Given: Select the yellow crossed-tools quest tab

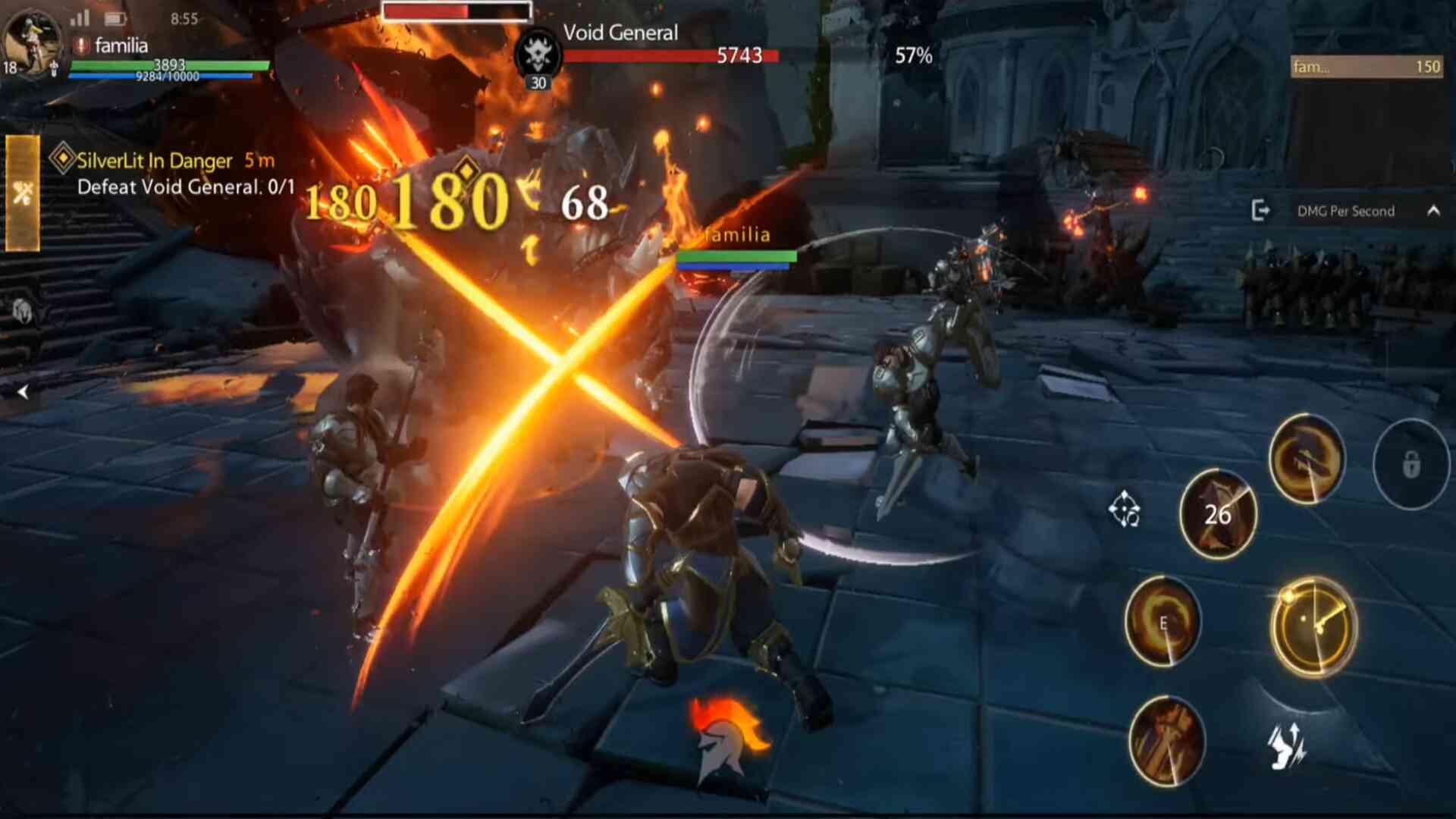Looking at the screenshot, I should (23, 193).
